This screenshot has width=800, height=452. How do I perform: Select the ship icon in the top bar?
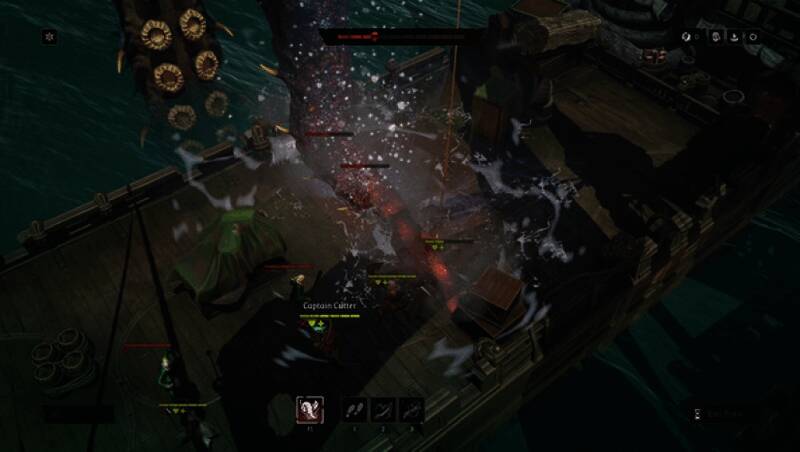point(735,37)
